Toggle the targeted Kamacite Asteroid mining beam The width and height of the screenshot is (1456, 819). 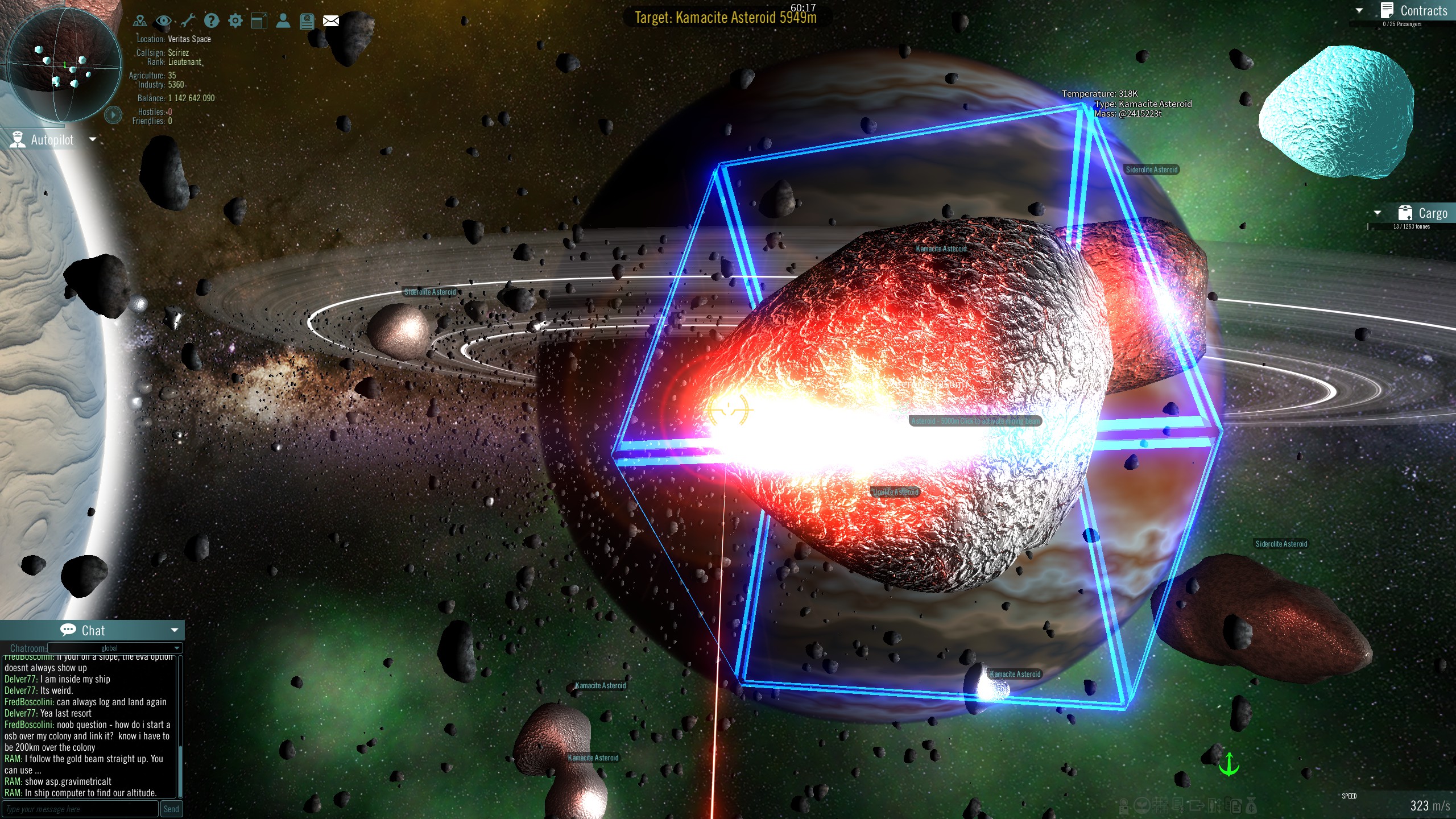click(x=974, y=421)
